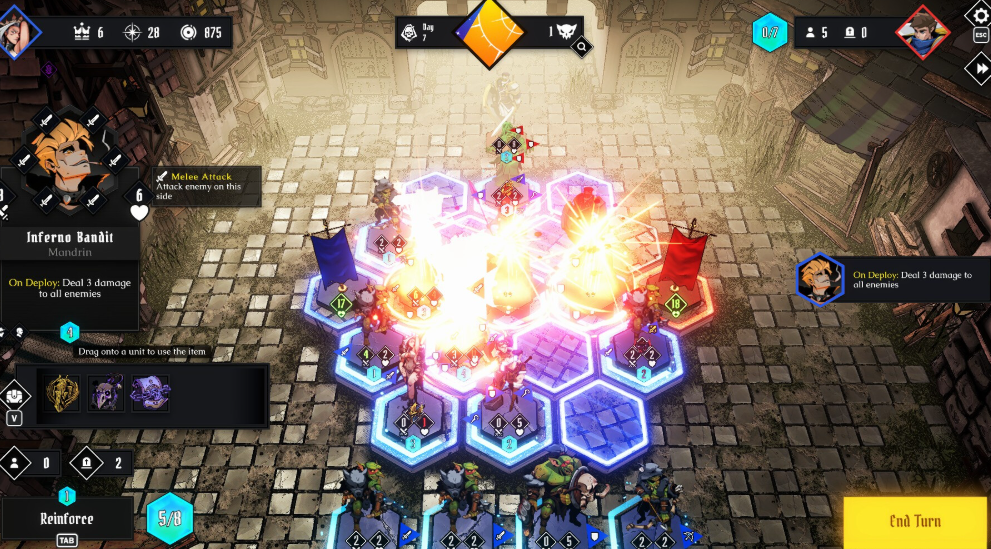
Task: Open the orange day-cycle diamond emblem
Action: [x=490, y=33]
